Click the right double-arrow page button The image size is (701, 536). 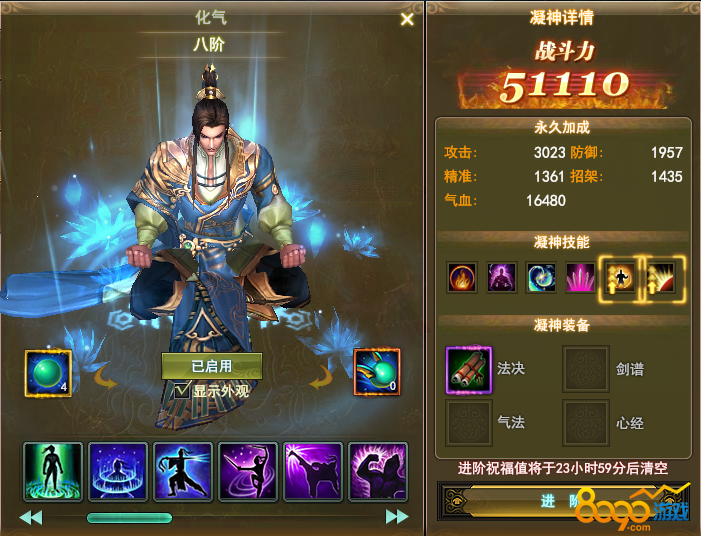397,517
